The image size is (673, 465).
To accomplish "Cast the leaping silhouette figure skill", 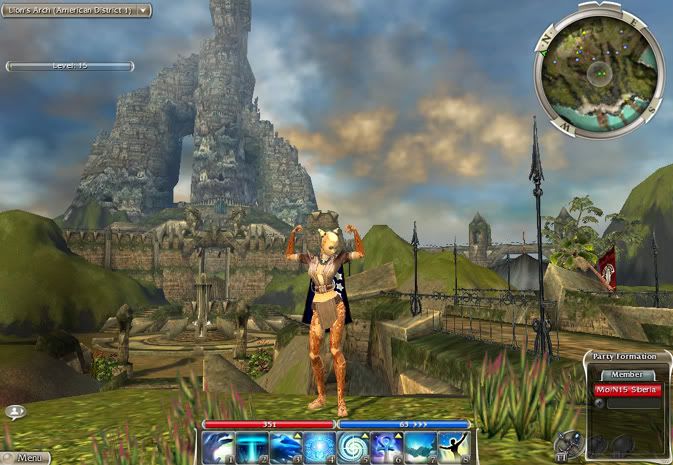I will (x=454, y=448).
